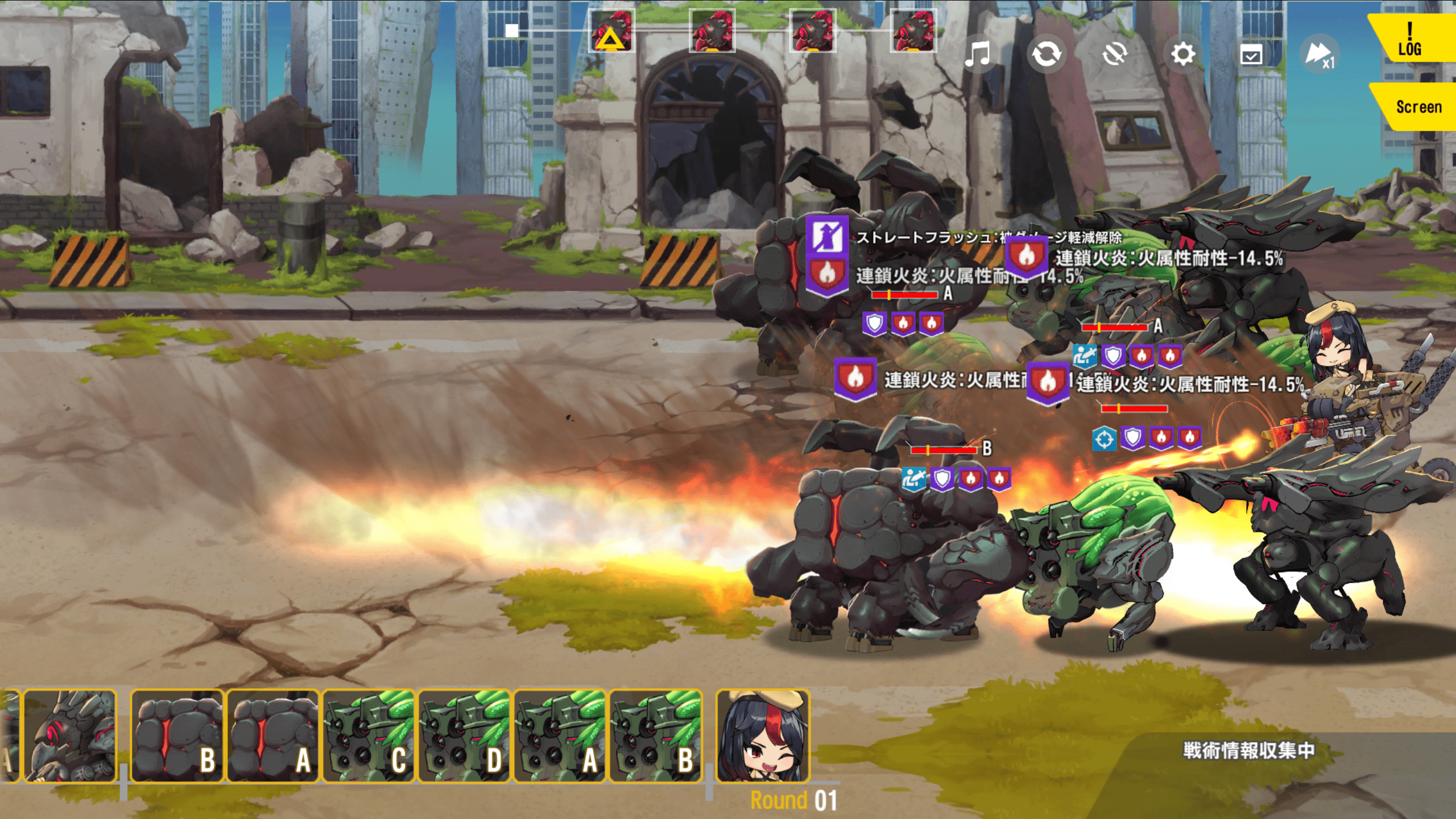Click the circular arrows repeat icon
The width and height of the screenshot is (1456, 819).
point(1046,55)
